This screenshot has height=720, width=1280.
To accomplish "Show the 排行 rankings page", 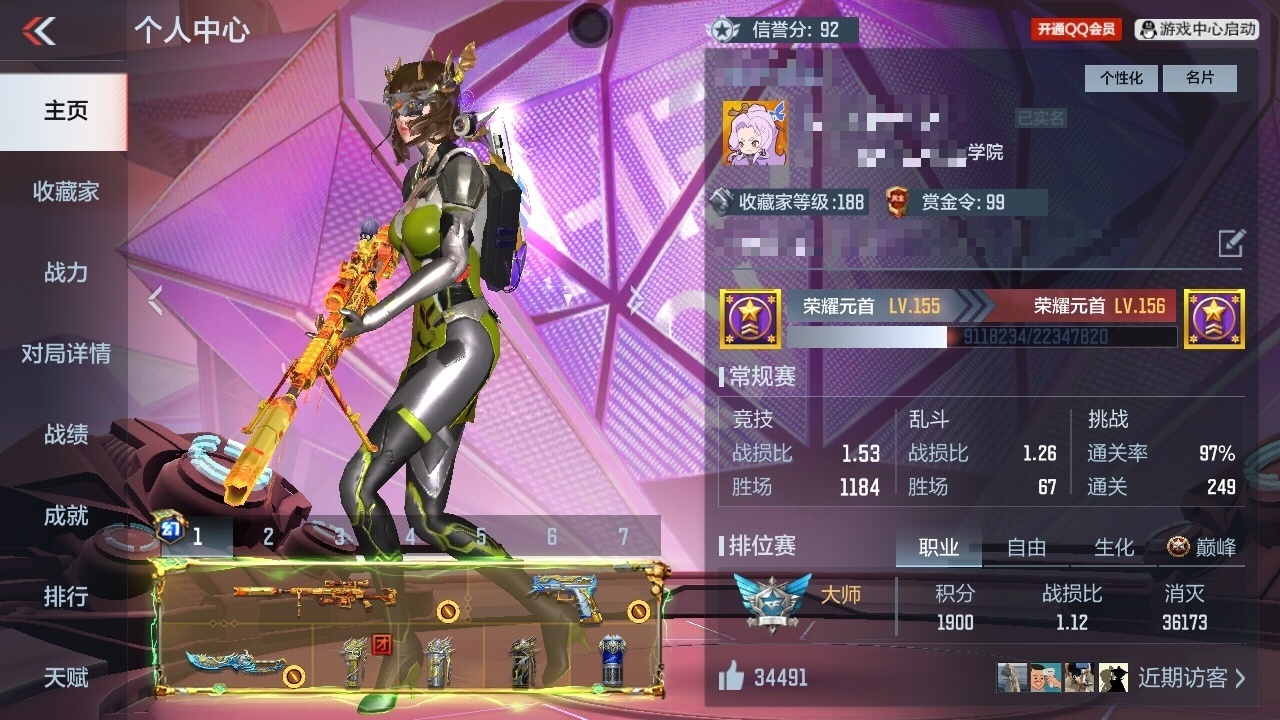I will 65,597.
